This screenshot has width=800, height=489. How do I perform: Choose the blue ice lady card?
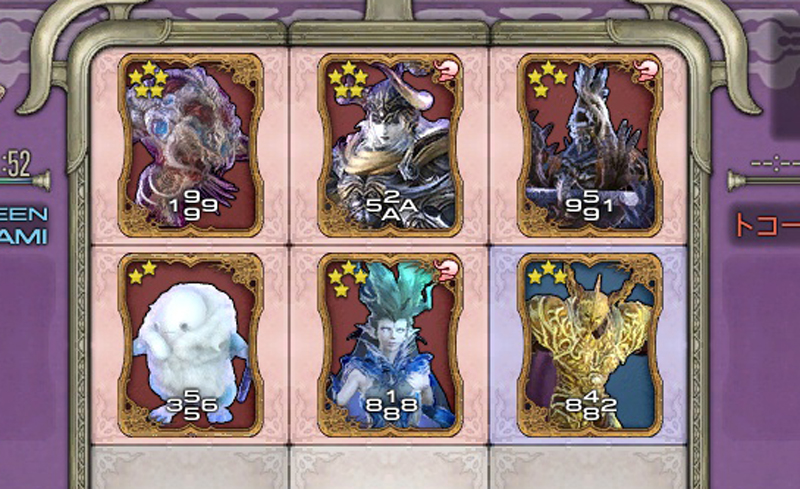pos(391,342)
